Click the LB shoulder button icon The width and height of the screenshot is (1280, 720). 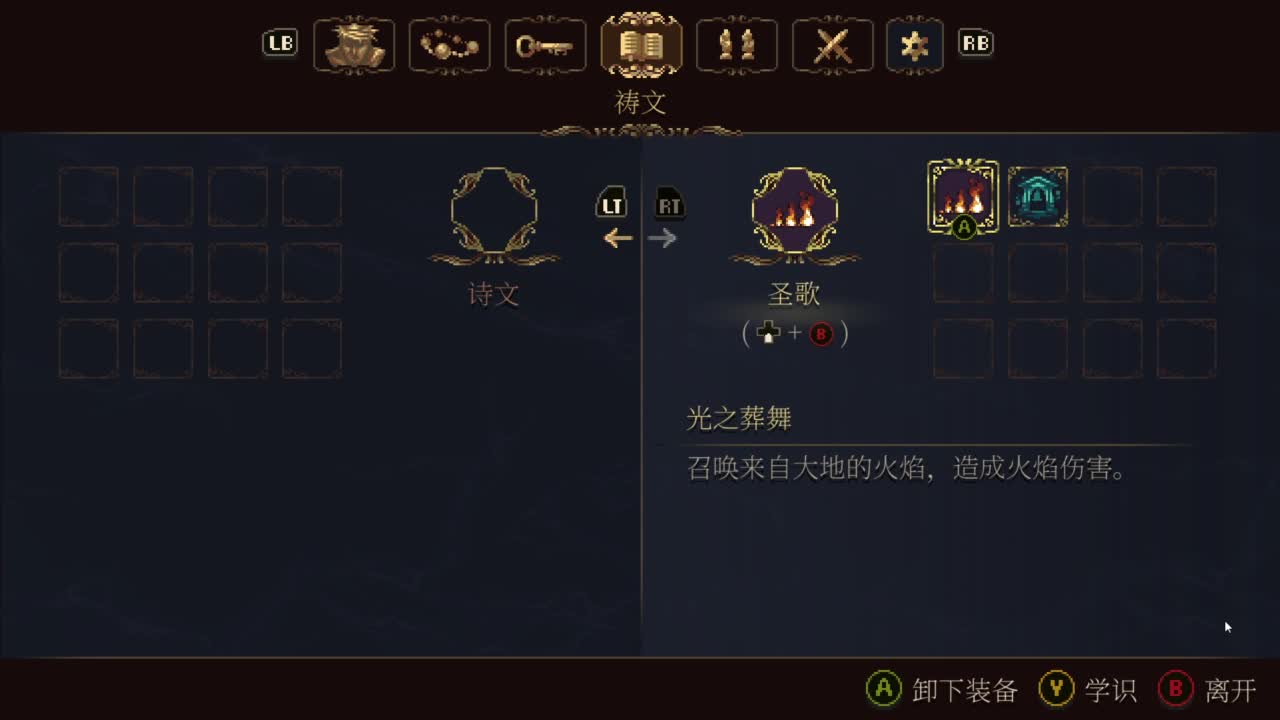pyautogui.click(x=280, y=43)
